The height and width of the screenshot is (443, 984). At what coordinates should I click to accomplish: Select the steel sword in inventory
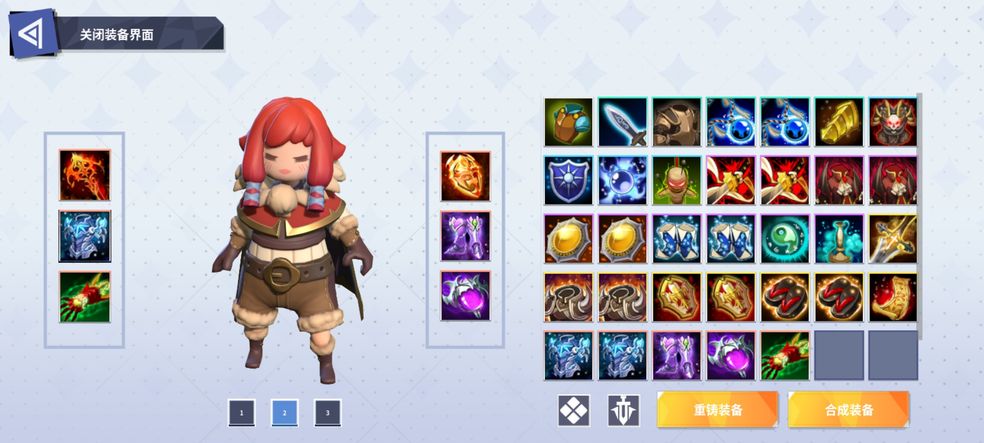tap(623, 122)
